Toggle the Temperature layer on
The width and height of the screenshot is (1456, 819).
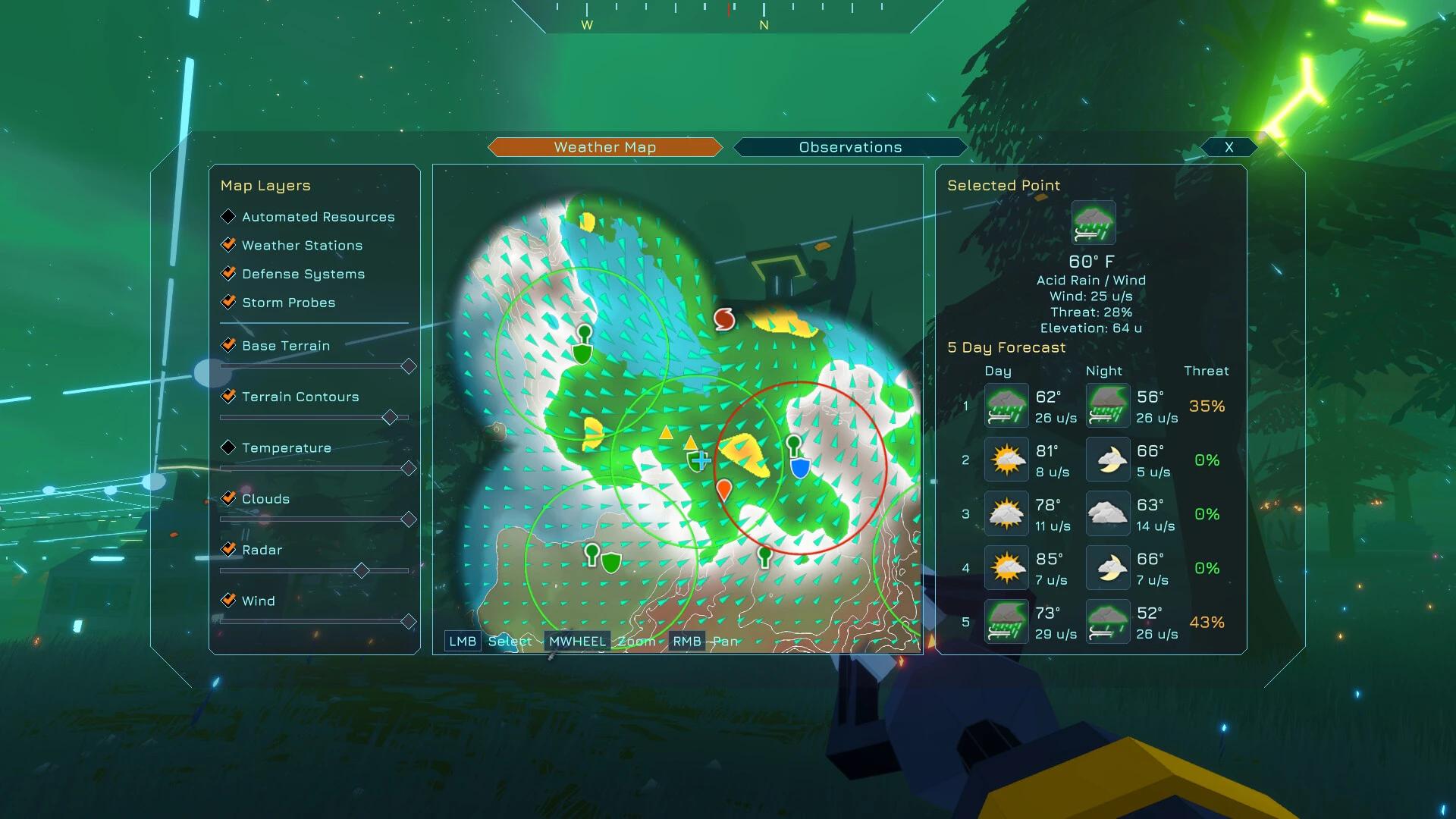point(229,448)
